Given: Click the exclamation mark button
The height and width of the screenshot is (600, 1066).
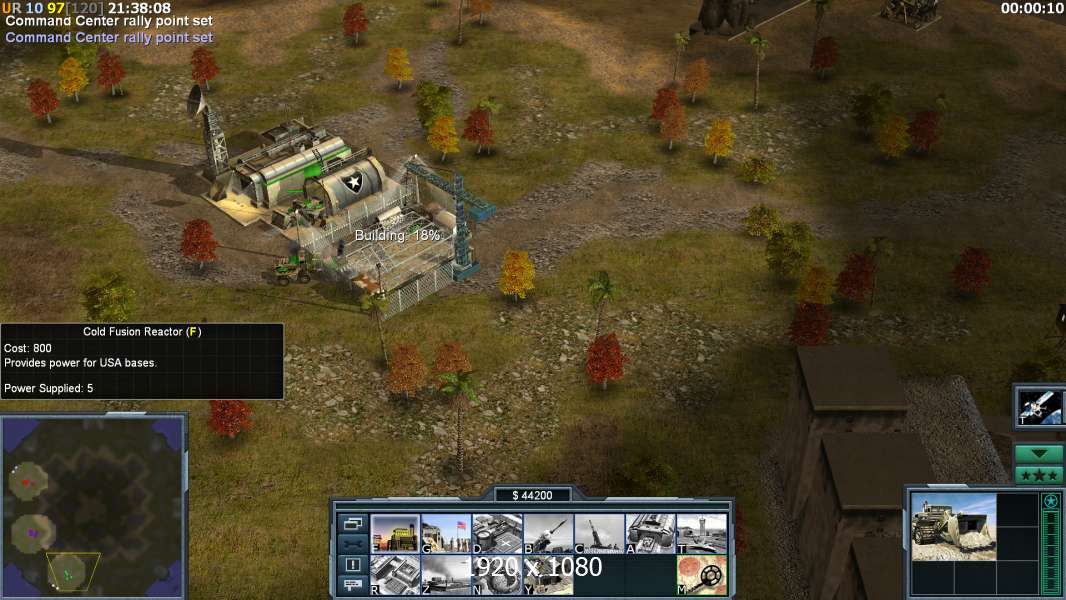Looking at the screenshot, I should [353, 565].
